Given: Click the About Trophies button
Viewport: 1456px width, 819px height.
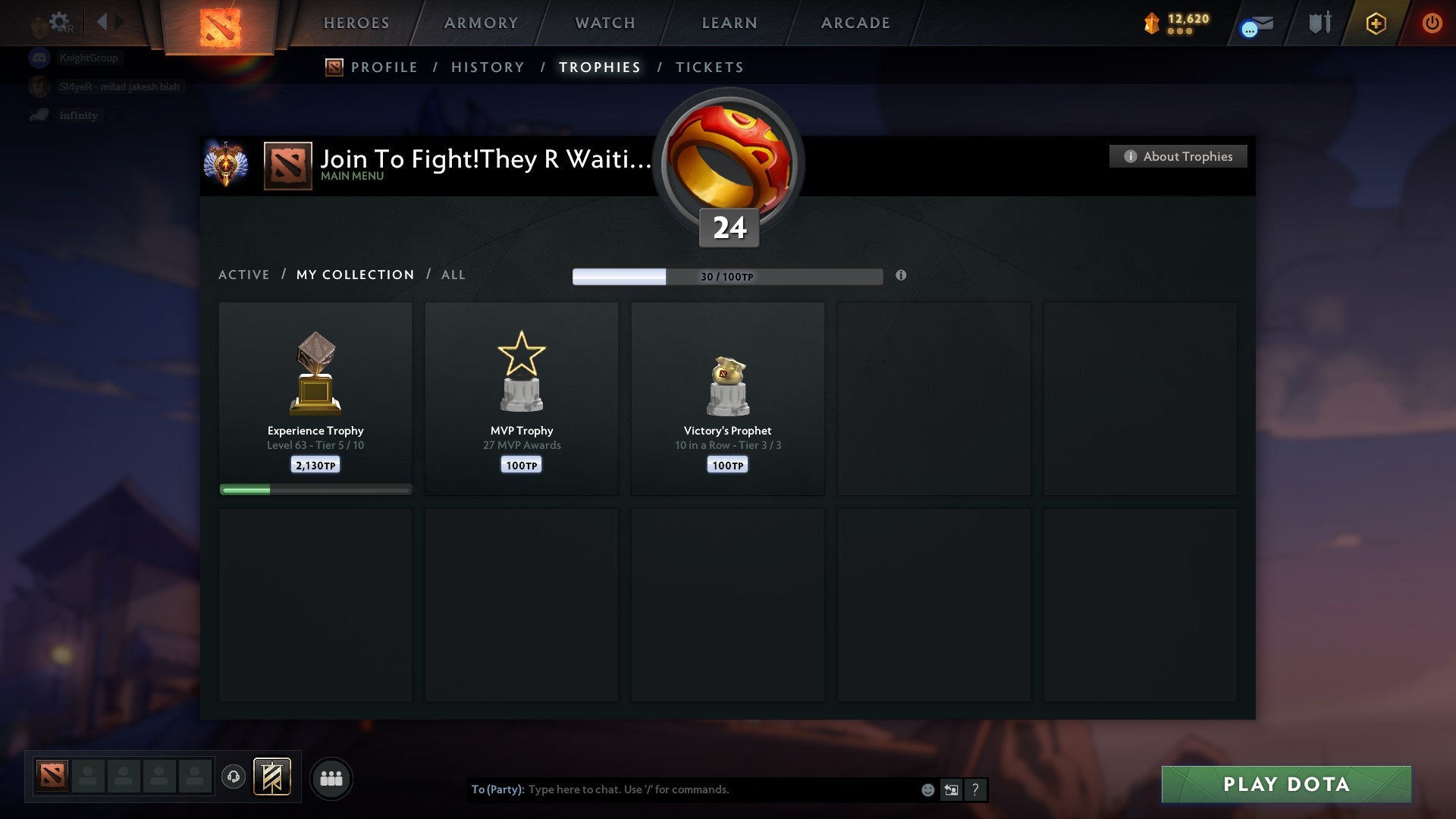Looking at the screenshot, I should tap(1178, 156).
